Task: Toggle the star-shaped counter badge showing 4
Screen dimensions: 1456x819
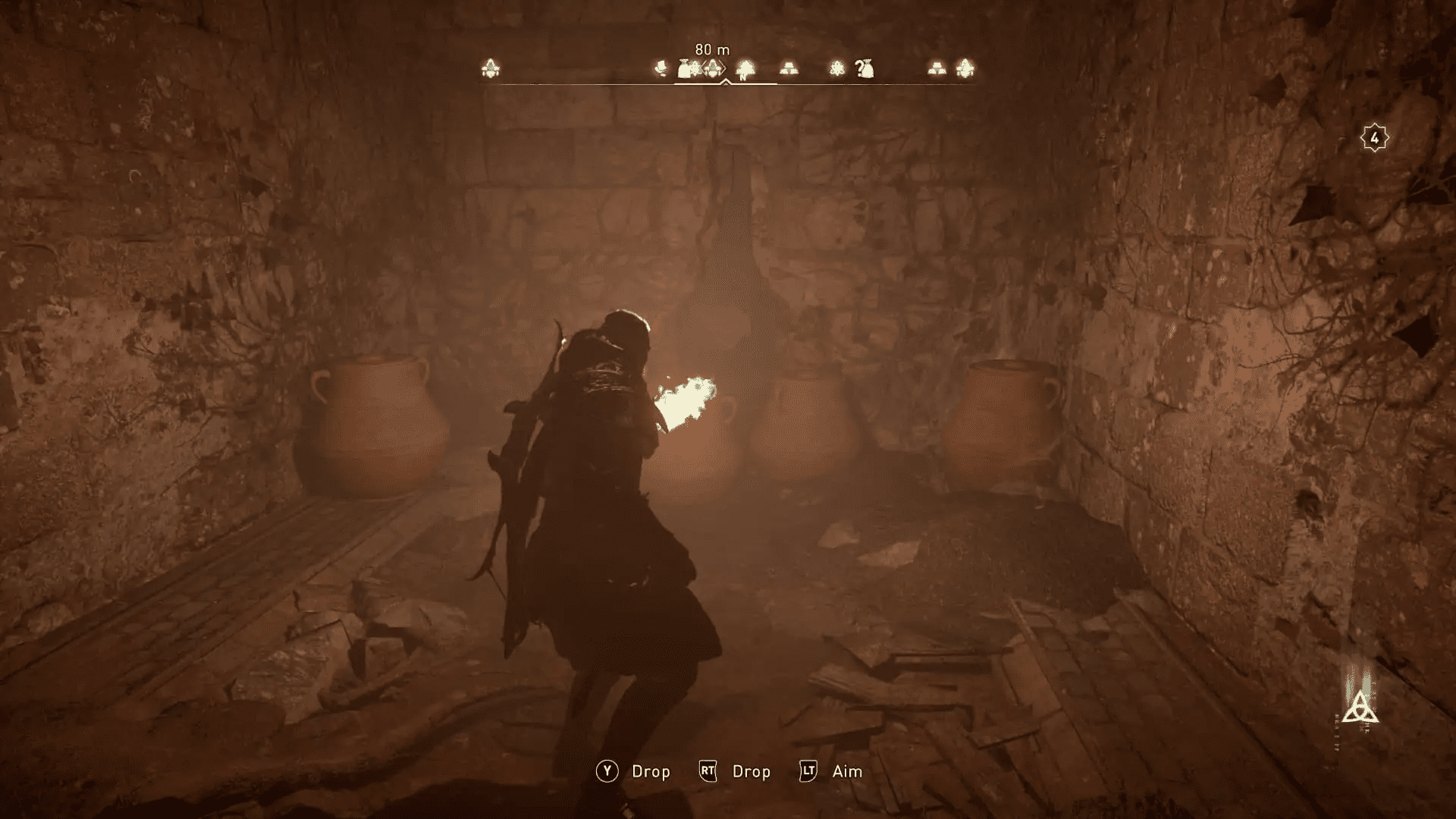Action: point(1374,137)
